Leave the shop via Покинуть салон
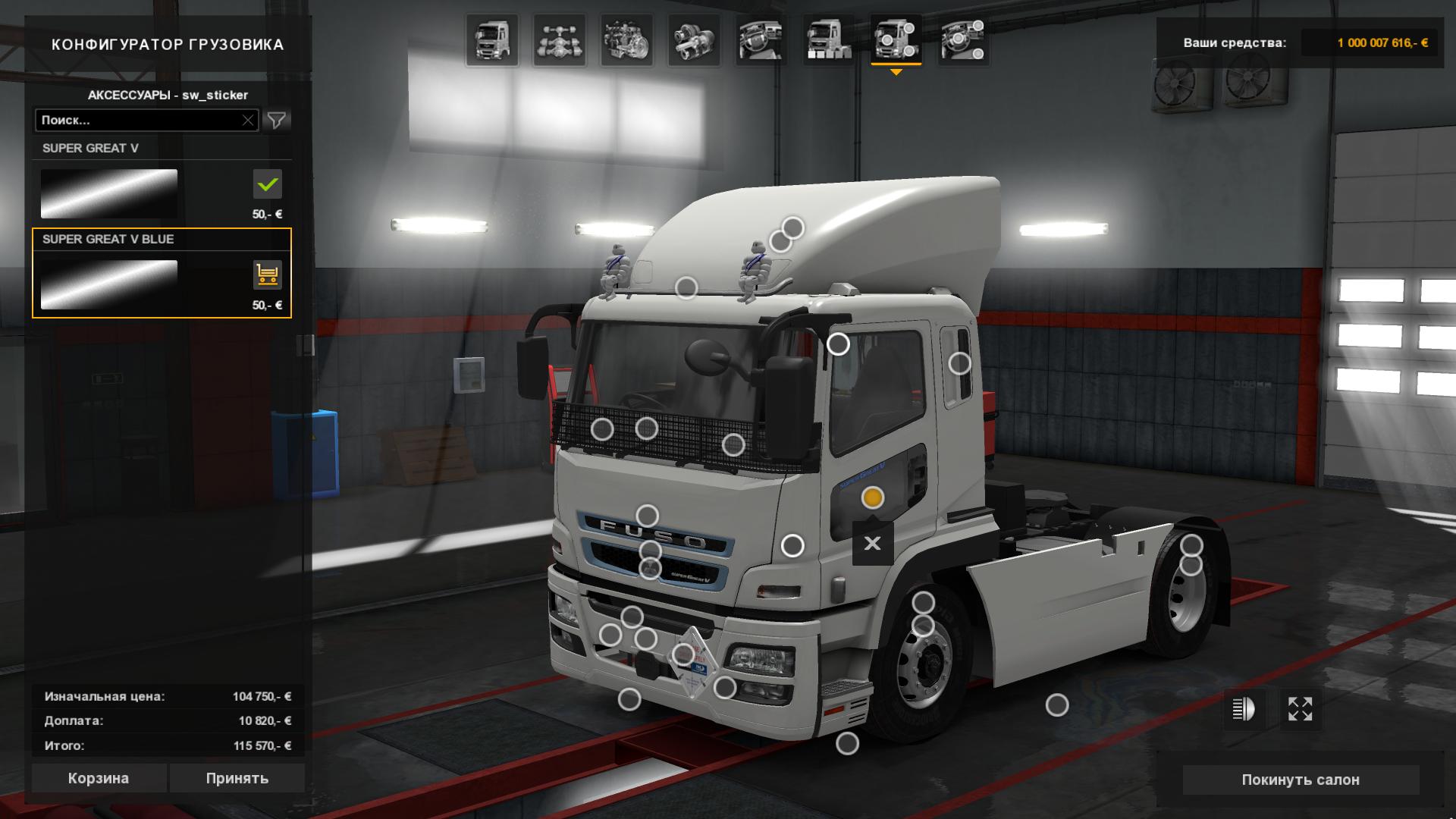This screenshot has height=819, width=1456. [x=1300, y=780]
